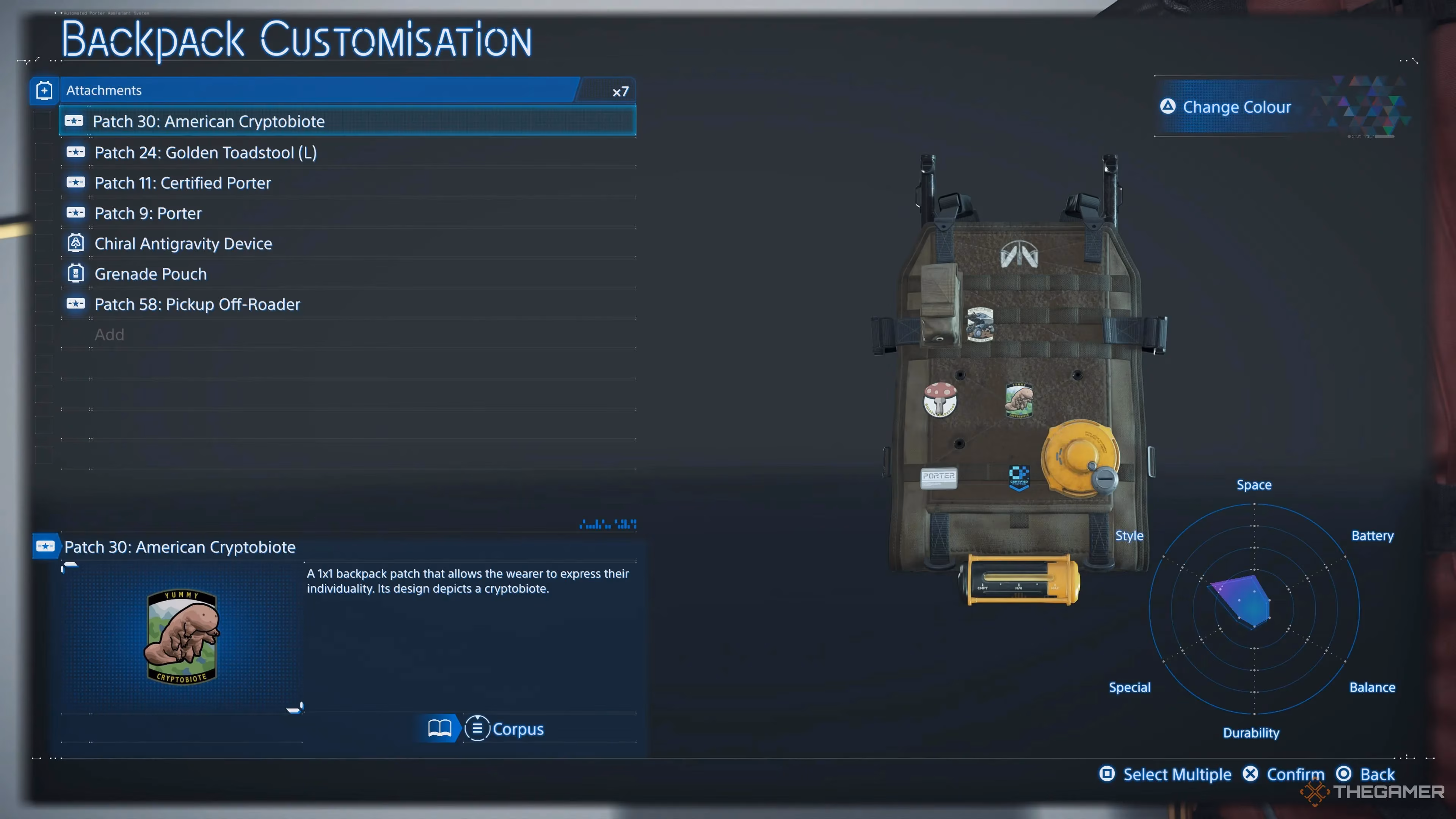The image size is (1456, 819).
Task: Open the Change Colour option
Action: pyautogui.click(x=1236, y=107)
